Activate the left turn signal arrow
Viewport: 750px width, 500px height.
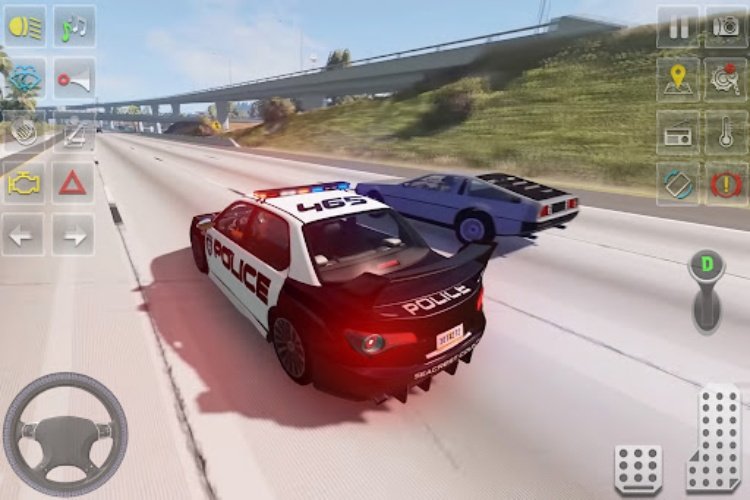click(25, 235)
